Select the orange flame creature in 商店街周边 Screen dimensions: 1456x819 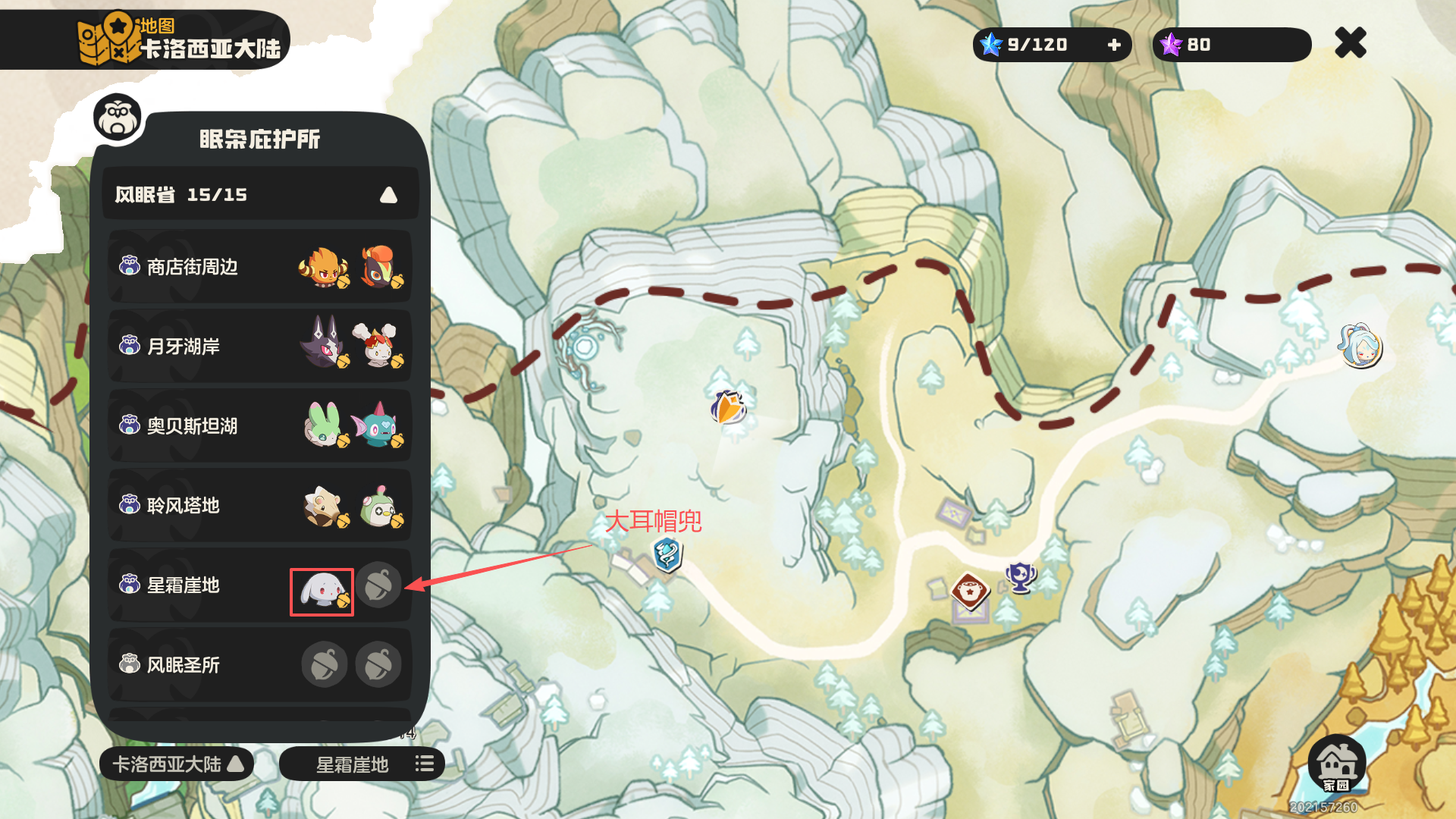click(324, 267)
